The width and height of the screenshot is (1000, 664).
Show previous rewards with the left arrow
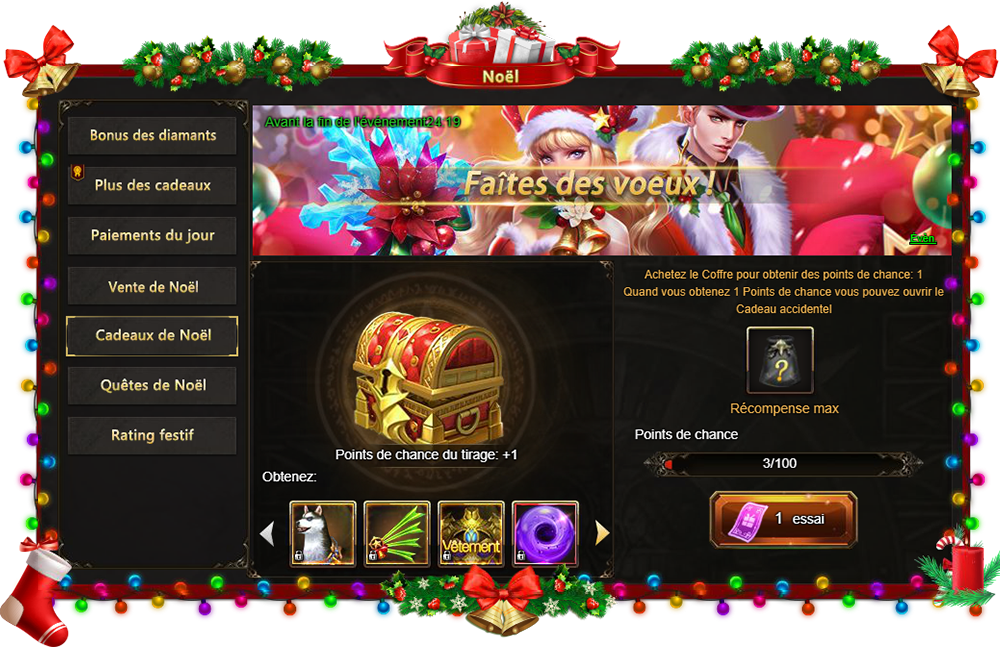pyautogui.click(x=267, y=534)
